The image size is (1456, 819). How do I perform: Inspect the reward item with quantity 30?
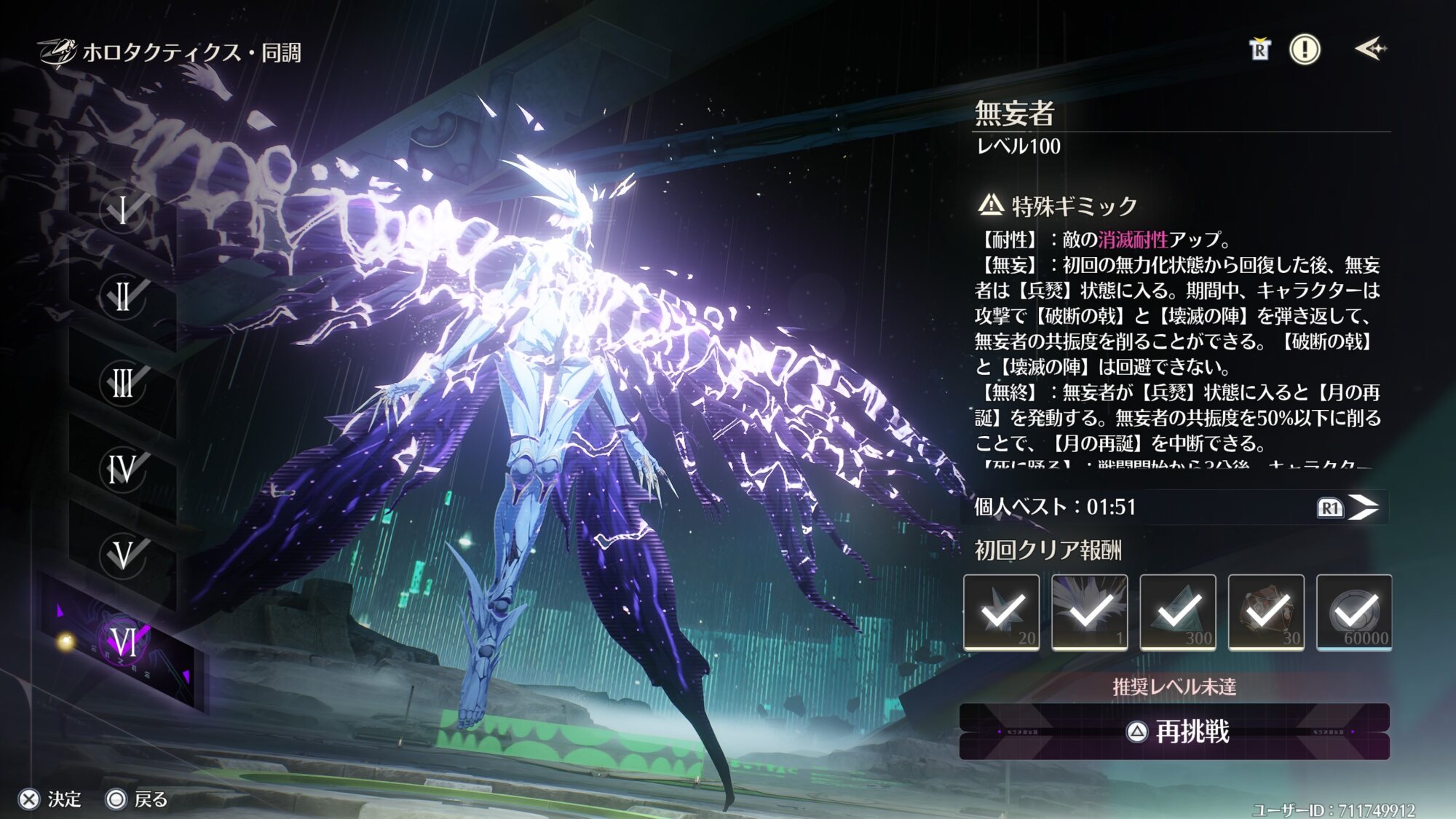pyautogui.click(x=1266, y=612)
